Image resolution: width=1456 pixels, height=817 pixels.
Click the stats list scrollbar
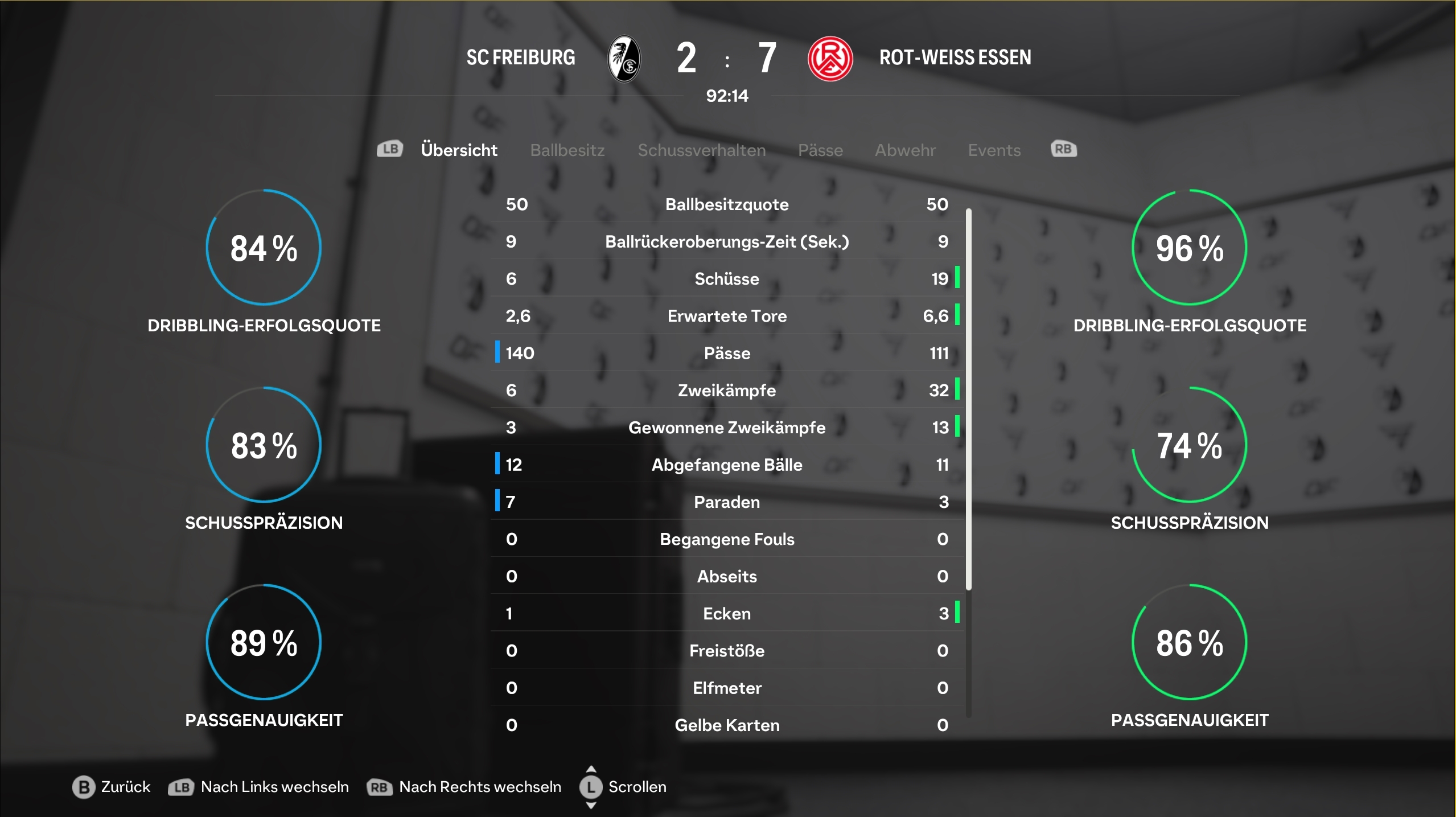click(968, 399)
